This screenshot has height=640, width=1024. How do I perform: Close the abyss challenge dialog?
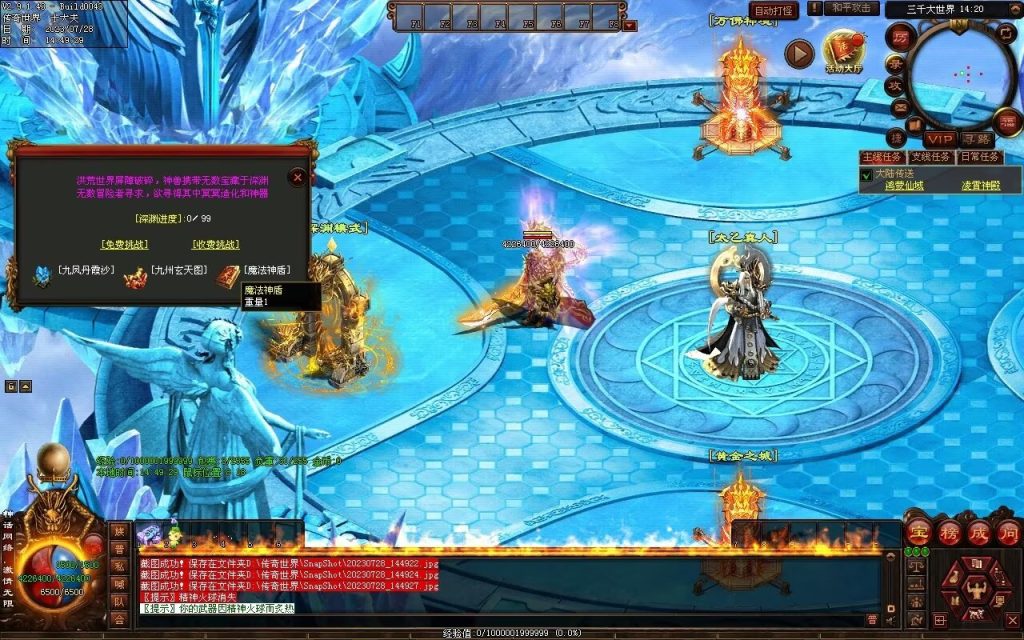[x=297, y=177]
